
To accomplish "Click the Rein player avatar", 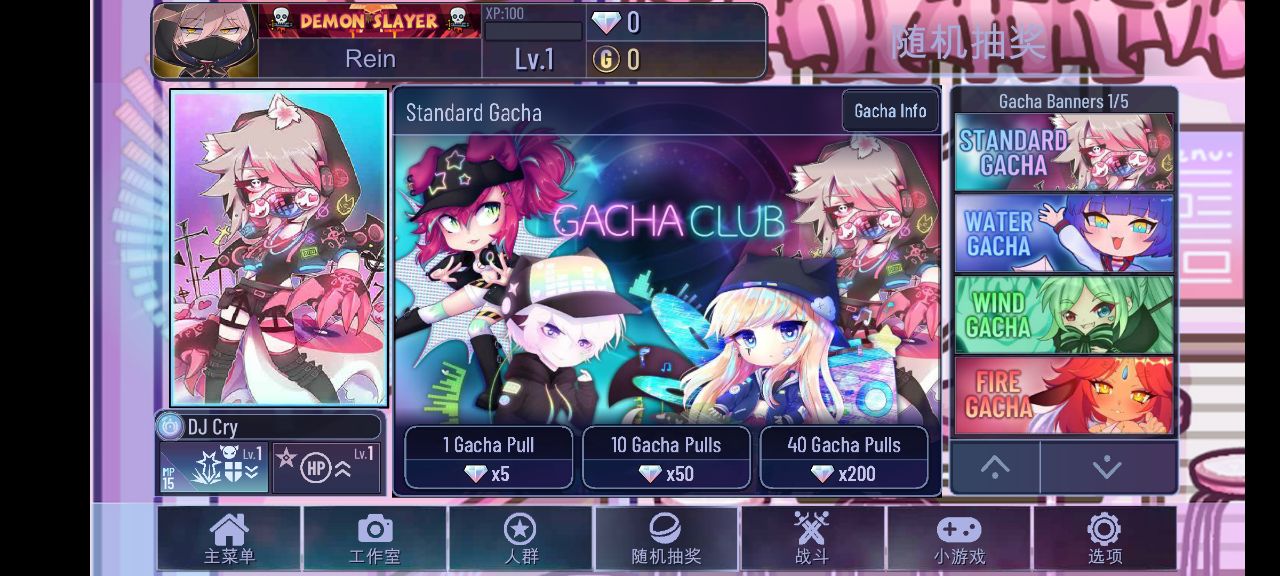I will click(x=206, y=41).
